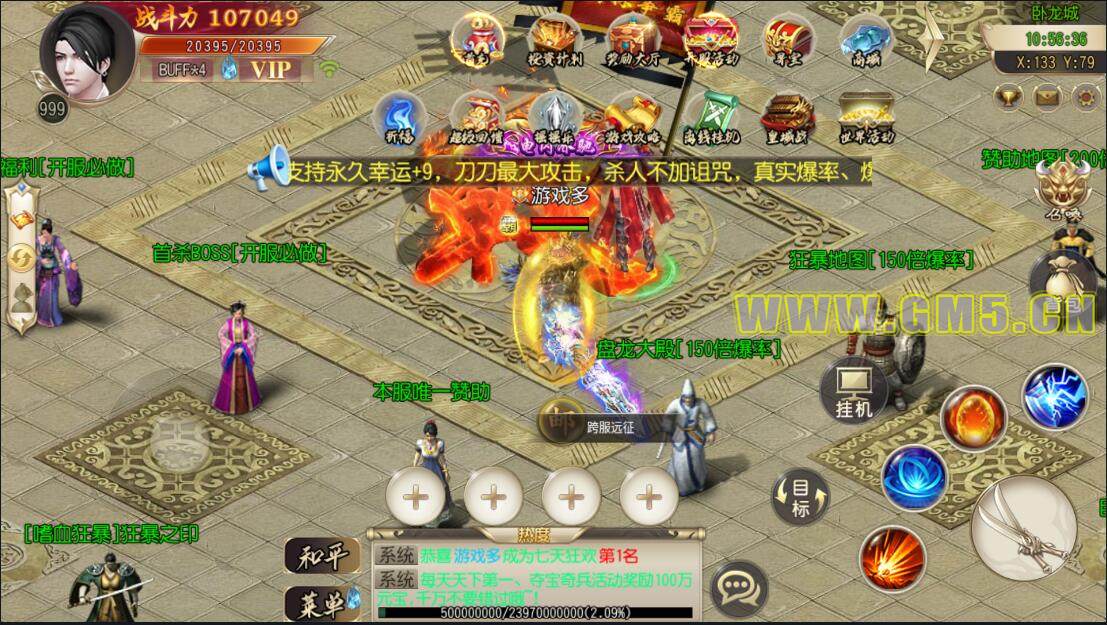Open the 开服活动 server launch event
Image resolution: width=1107 pixels, height=625 pixels.
click(709, 38)
